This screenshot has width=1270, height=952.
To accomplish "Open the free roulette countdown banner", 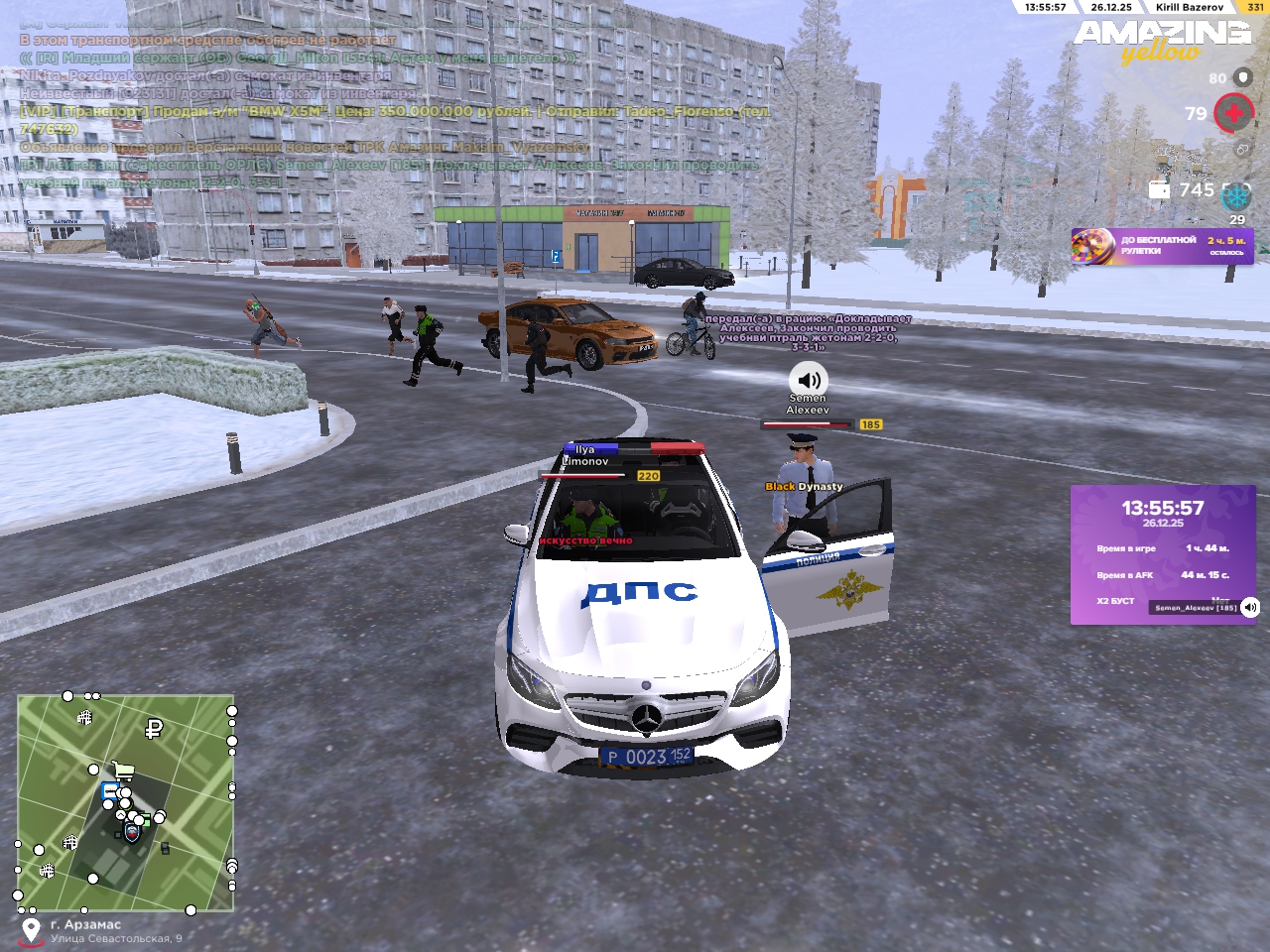I will click(1162, 246).
